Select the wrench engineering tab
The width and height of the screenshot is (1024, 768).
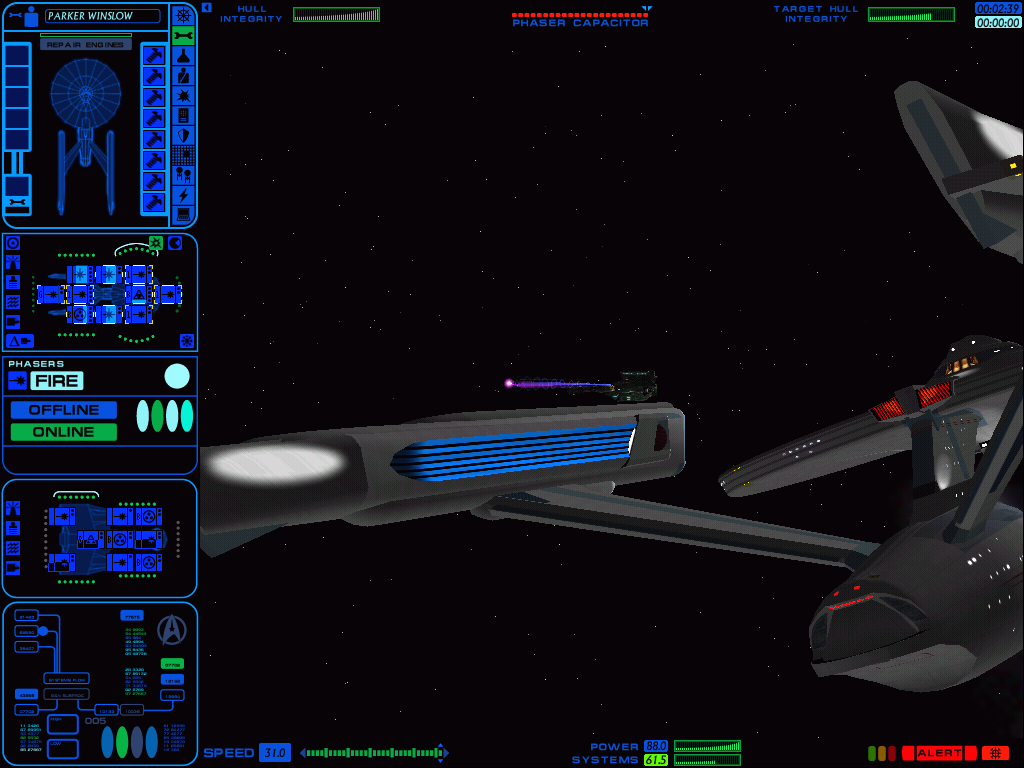coord(183,35)
